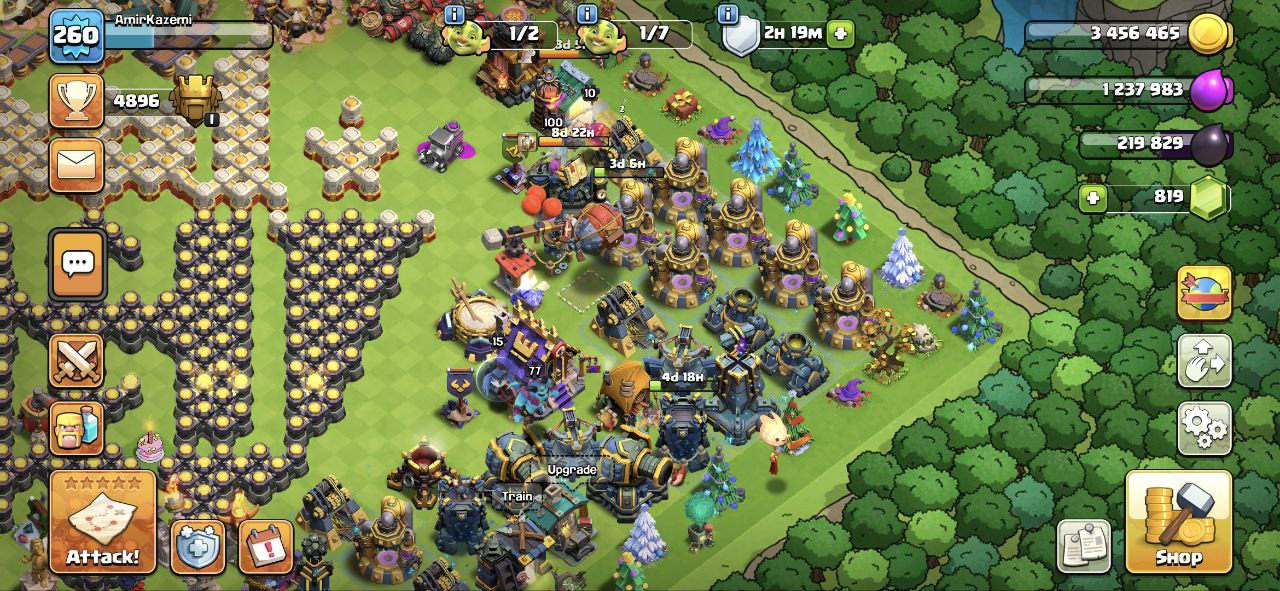Open the season challenges globe icon
1280x591 pixels.
tap(1204, 293)
